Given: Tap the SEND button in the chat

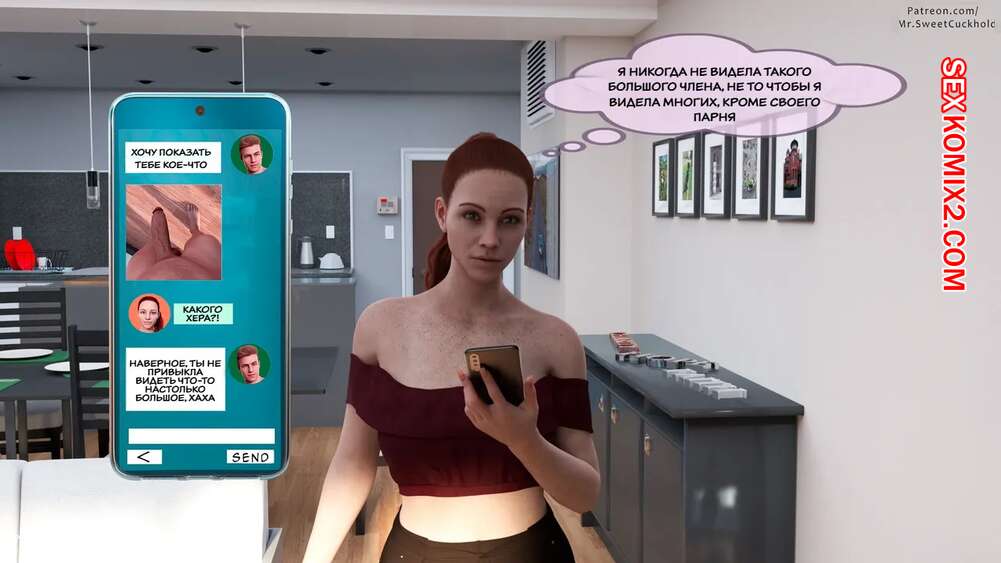Looking at the screenshot, I should click(250, 457).
